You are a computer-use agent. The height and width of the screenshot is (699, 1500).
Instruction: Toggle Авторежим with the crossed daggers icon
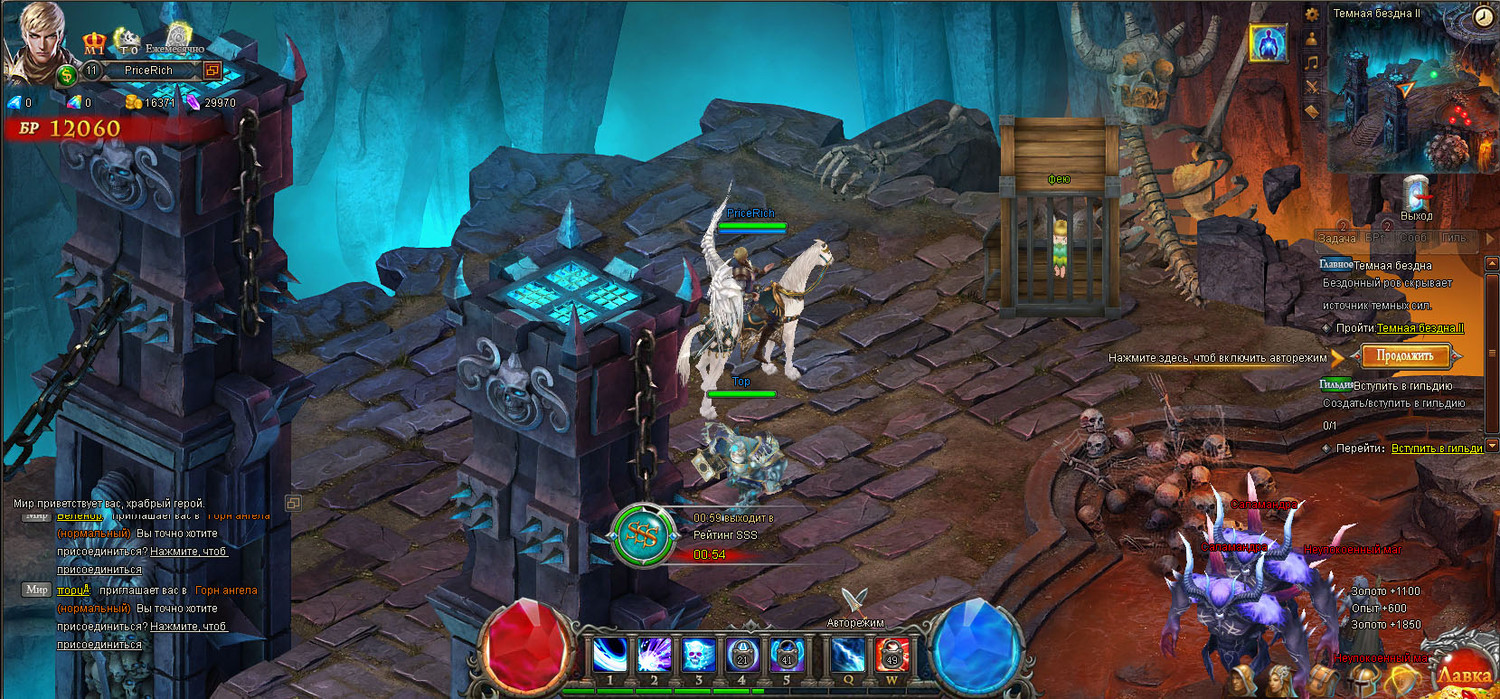(853, 601)
